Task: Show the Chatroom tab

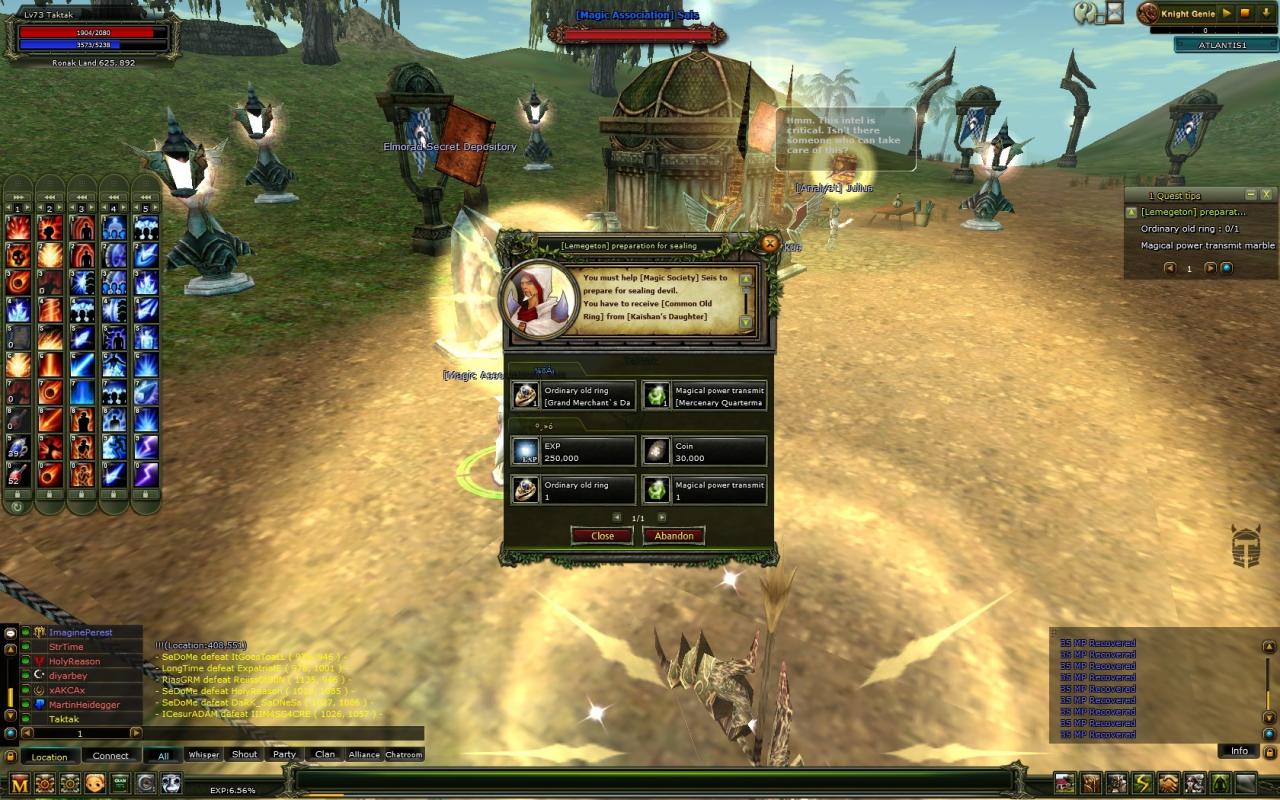Action: click(404, 755)
